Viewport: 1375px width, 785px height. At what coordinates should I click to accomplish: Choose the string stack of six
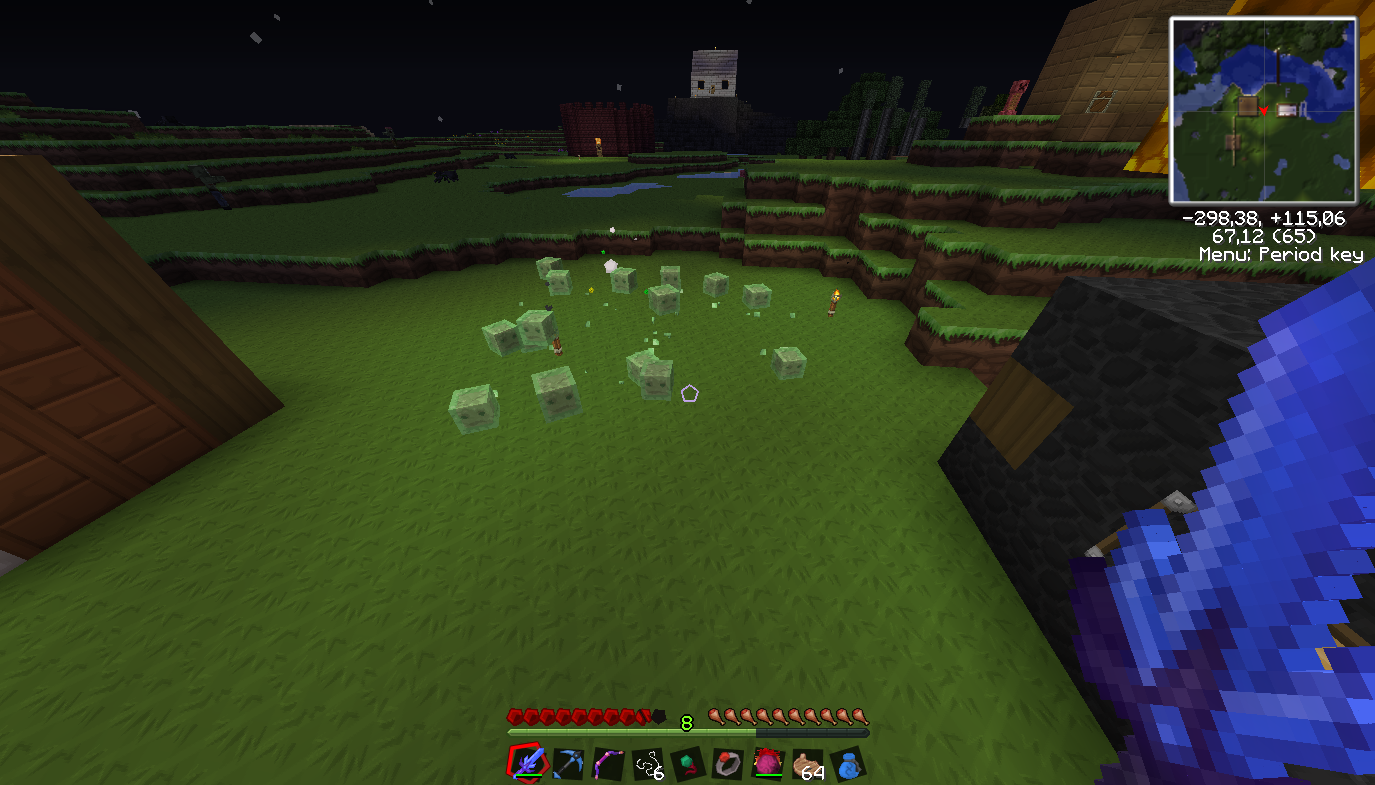[x=648, y=765]
